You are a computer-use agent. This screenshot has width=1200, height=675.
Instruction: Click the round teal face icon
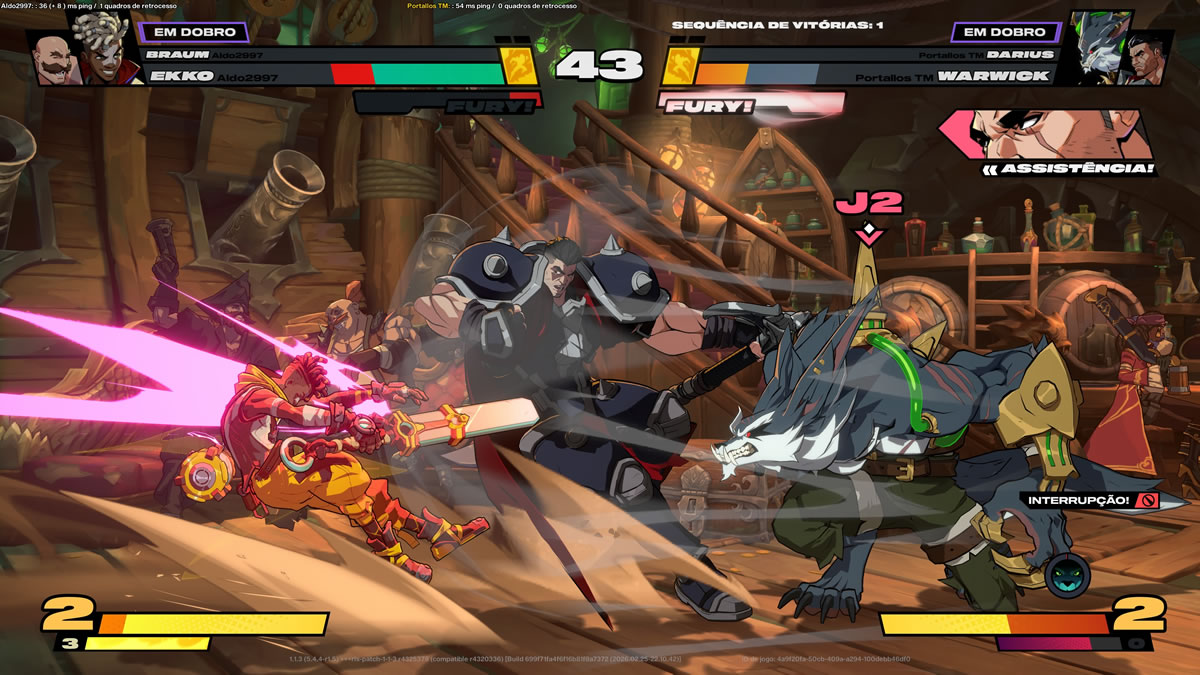[x=1067, y=576]
